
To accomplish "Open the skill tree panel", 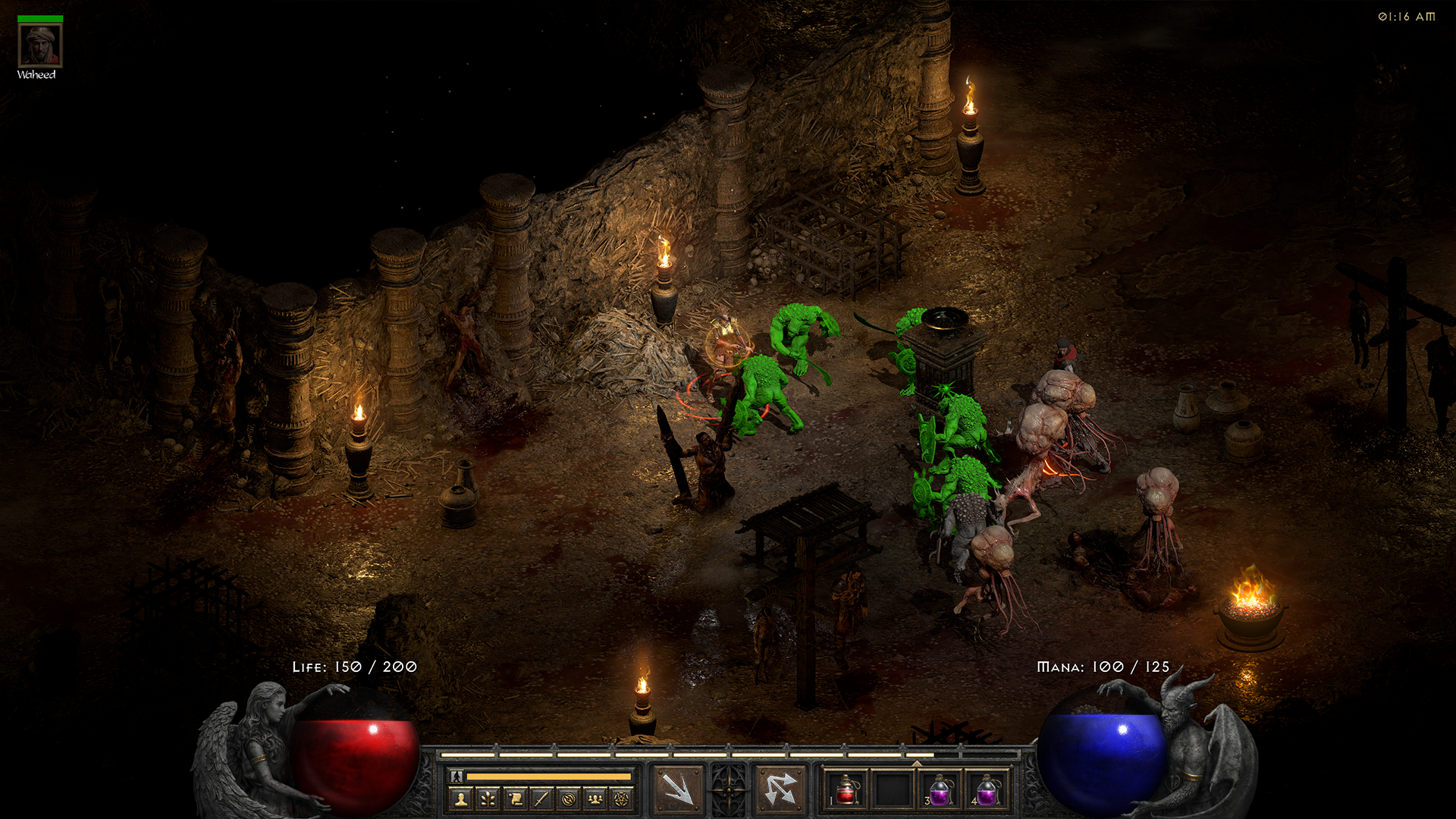I will pyautogui.click(x=488, y=799).
